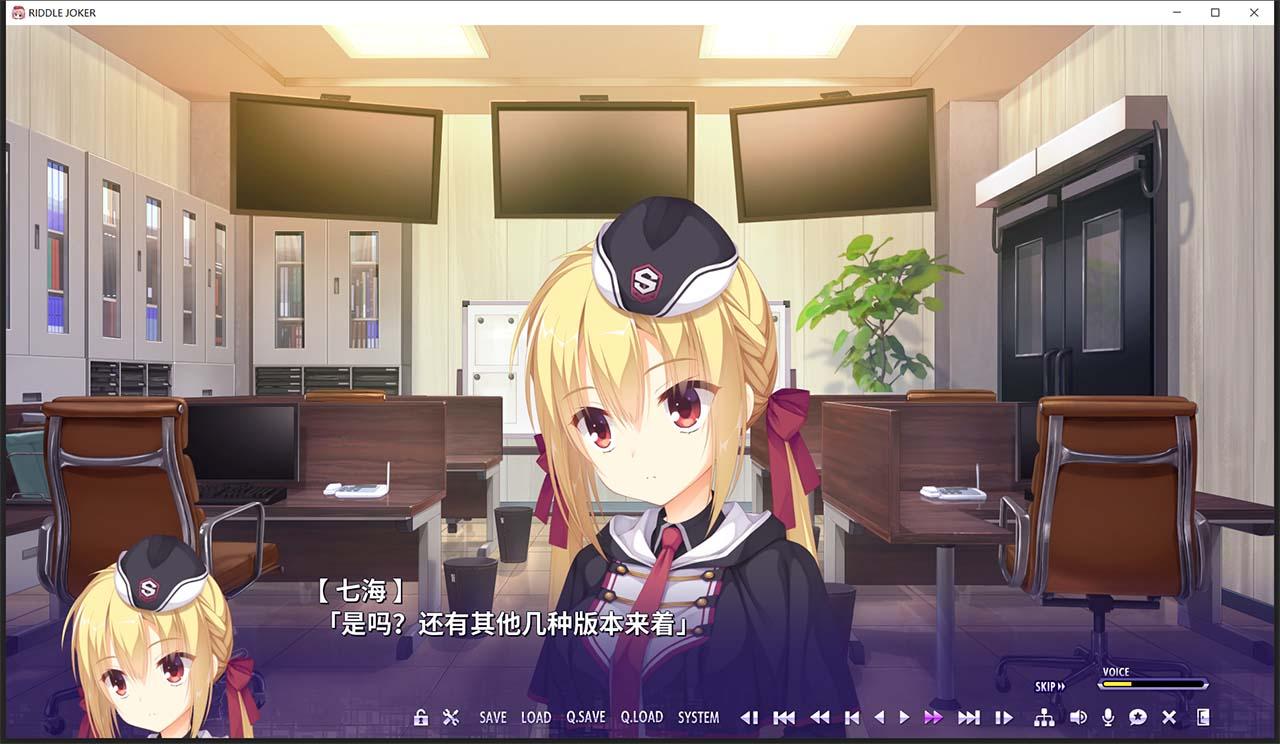Click the padlock icon on the toolbar
Viewport: 1280px width, 744px height.
tap(420, 717)
